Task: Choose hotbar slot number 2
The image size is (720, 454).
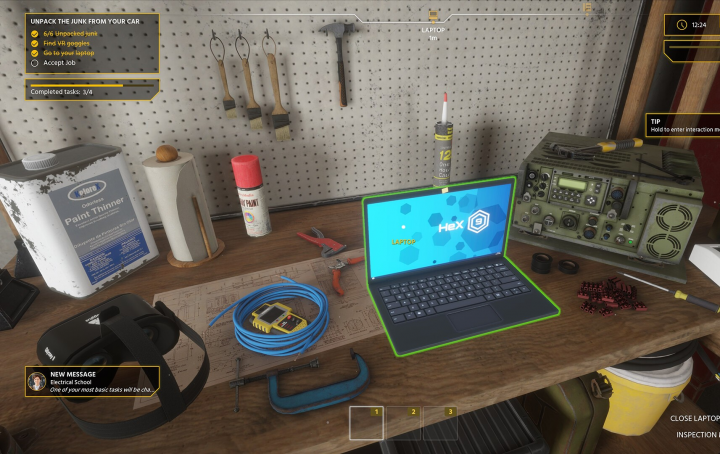Action: click(403, 423)
